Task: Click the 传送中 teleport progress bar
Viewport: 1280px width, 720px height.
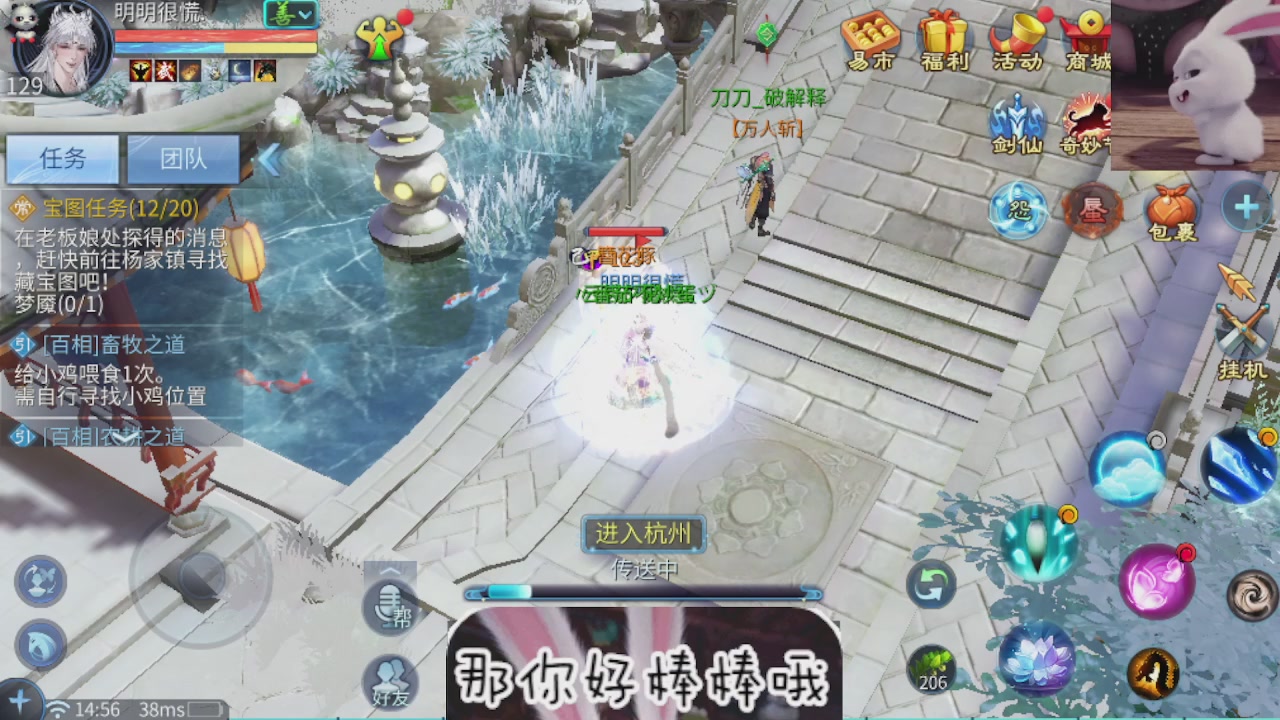Action: click(x=640, y=591)
